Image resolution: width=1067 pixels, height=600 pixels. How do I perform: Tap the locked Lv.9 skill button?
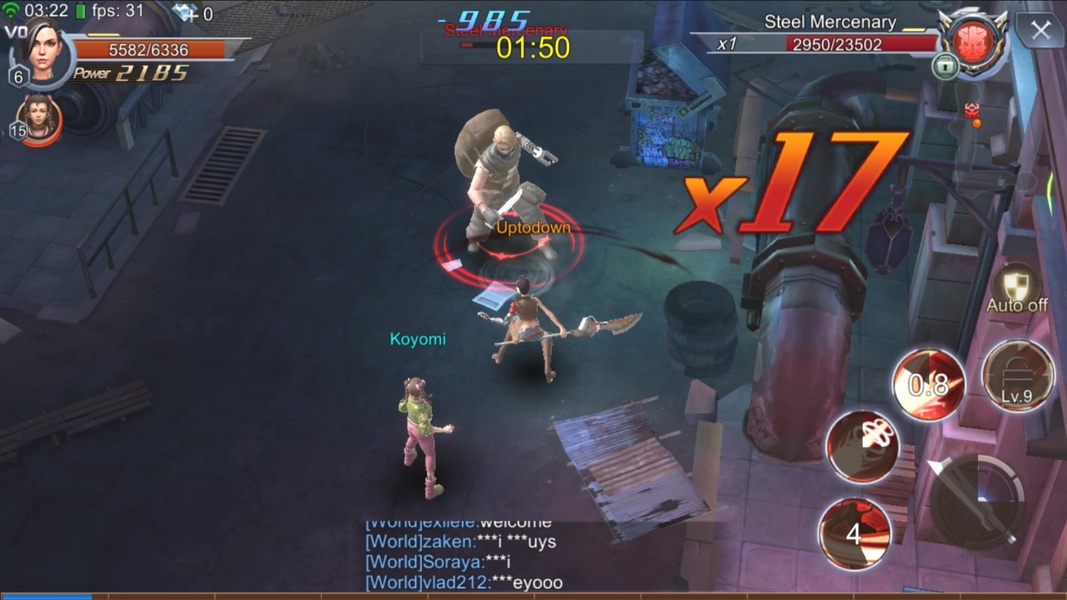click(1017, 376)
